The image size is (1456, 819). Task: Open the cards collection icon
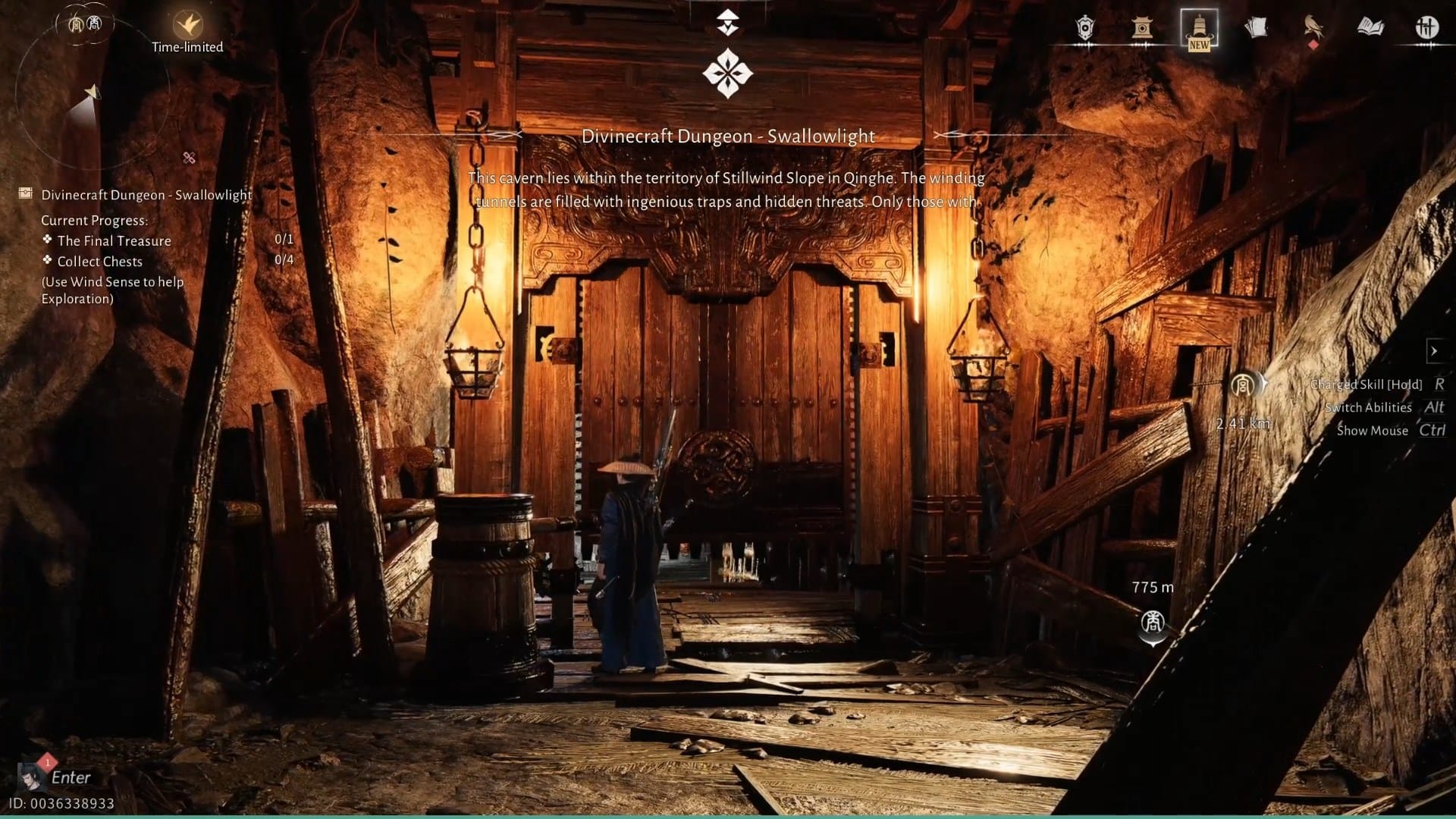click(x=1259, y=28)
